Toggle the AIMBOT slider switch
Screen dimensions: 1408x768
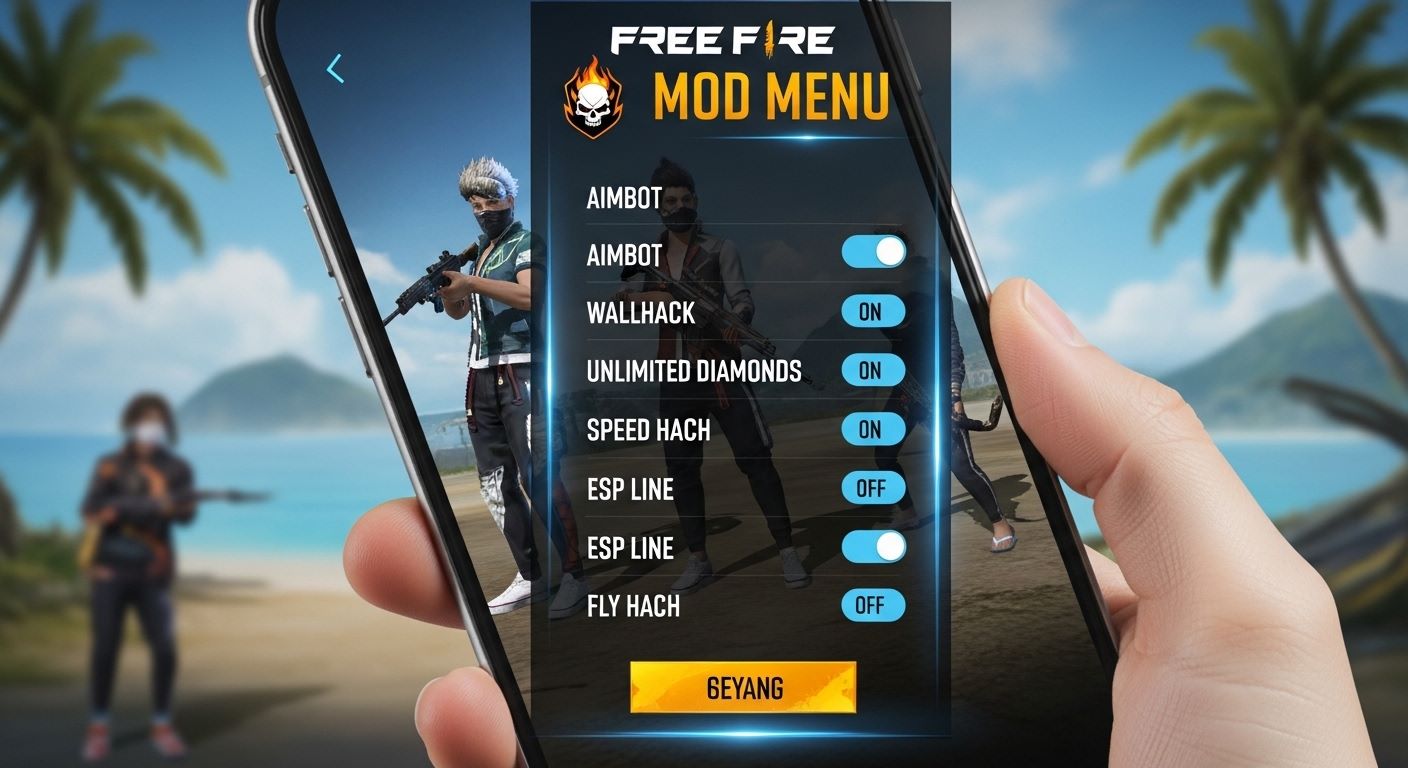pos(873,252)
